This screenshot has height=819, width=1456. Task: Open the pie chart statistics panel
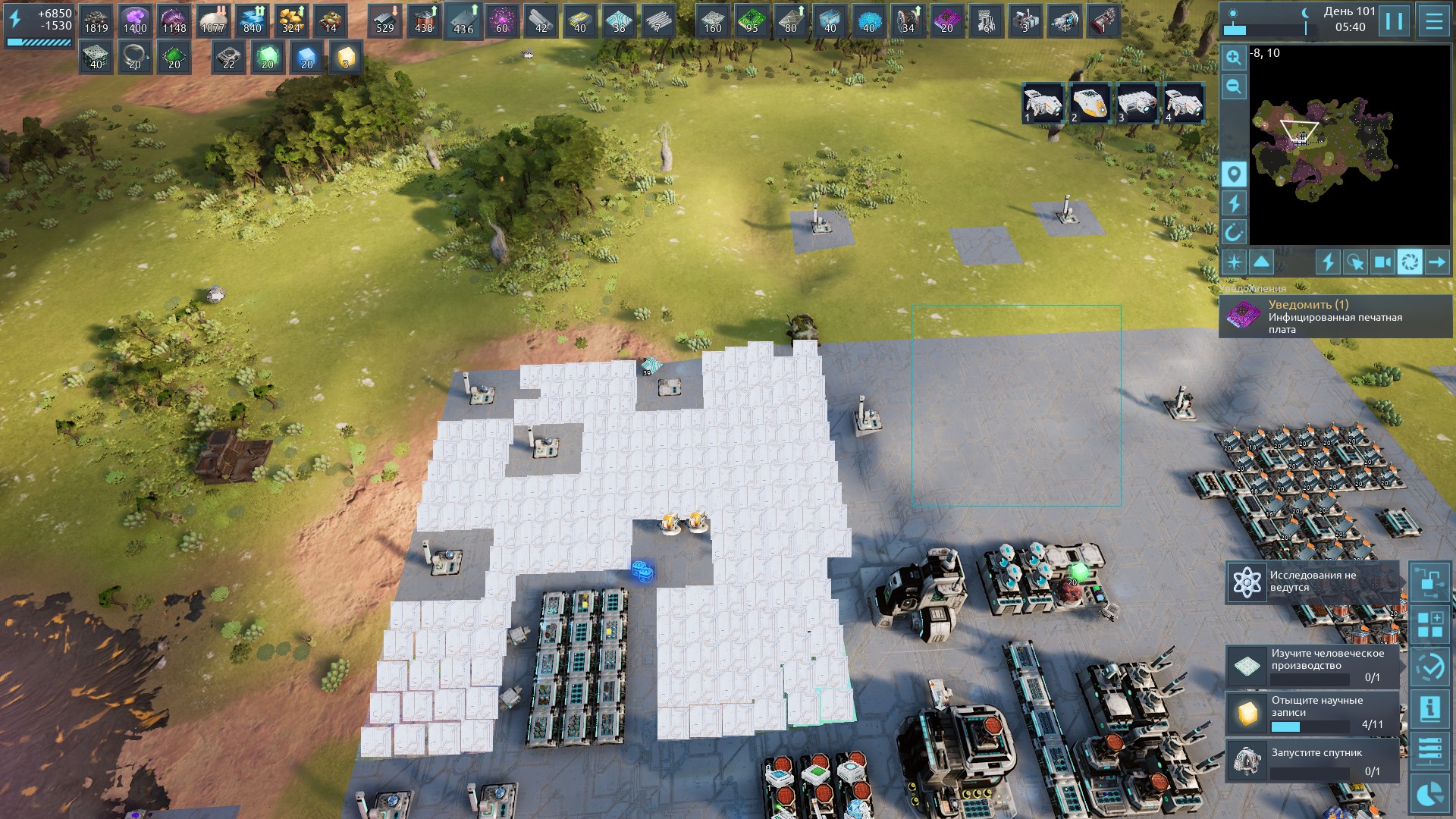pos(1430,794)
